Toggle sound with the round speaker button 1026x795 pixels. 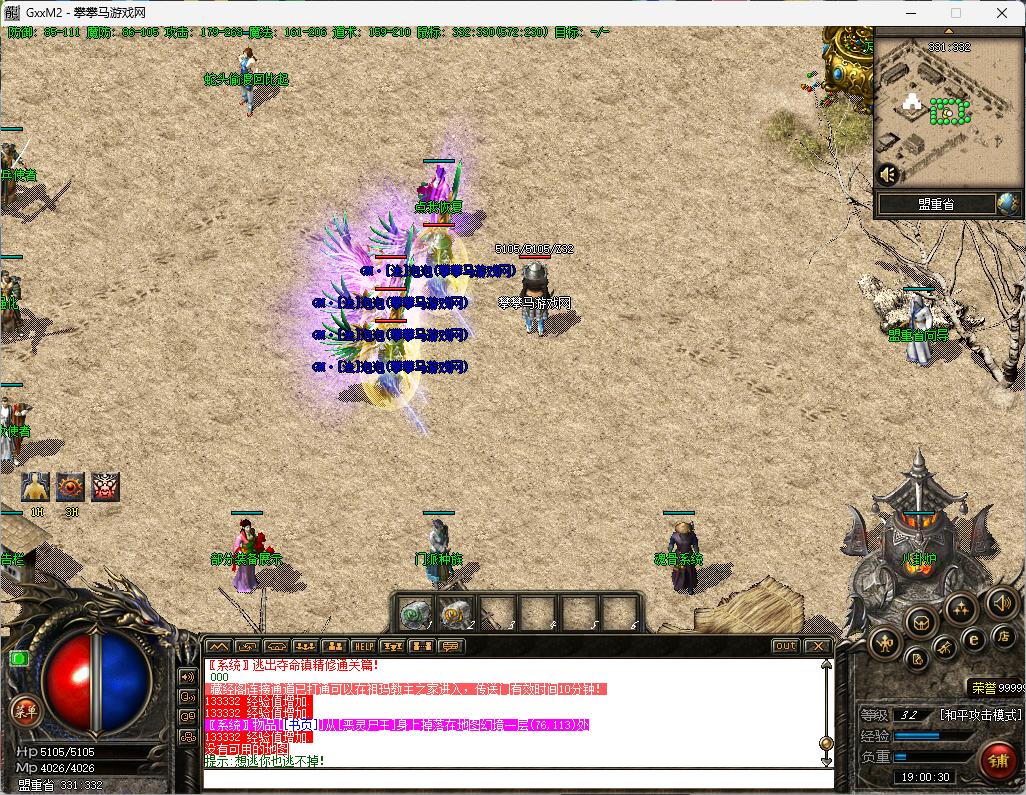pos(1002,602)
